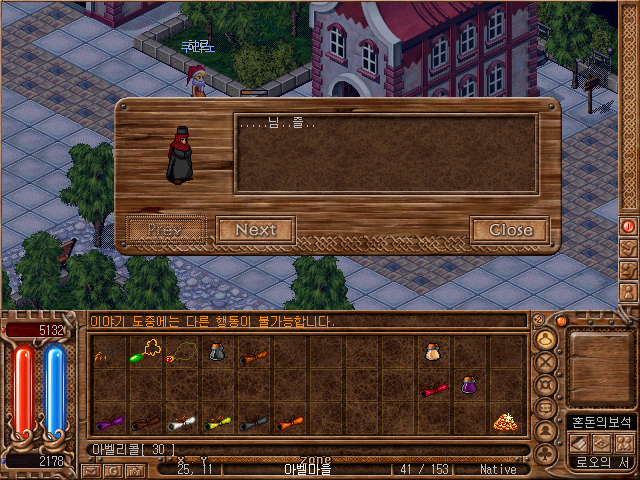Select the gold coin pile in inventory
This screenshot has width=640, height=480.
coord(503,422)
